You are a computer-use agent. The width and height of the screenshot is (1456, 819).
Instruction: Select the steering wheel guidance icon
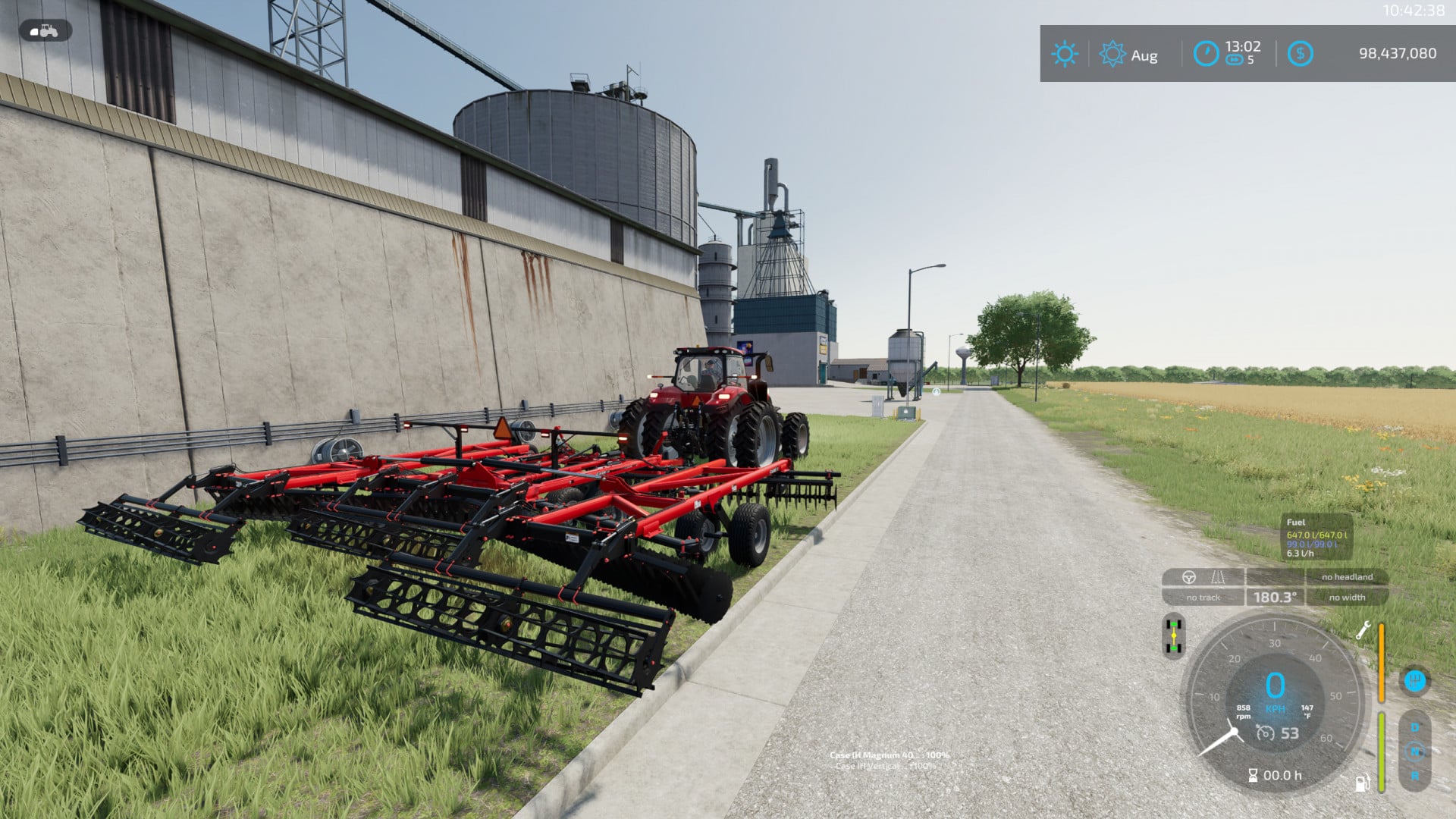(x=1189, y=577)
